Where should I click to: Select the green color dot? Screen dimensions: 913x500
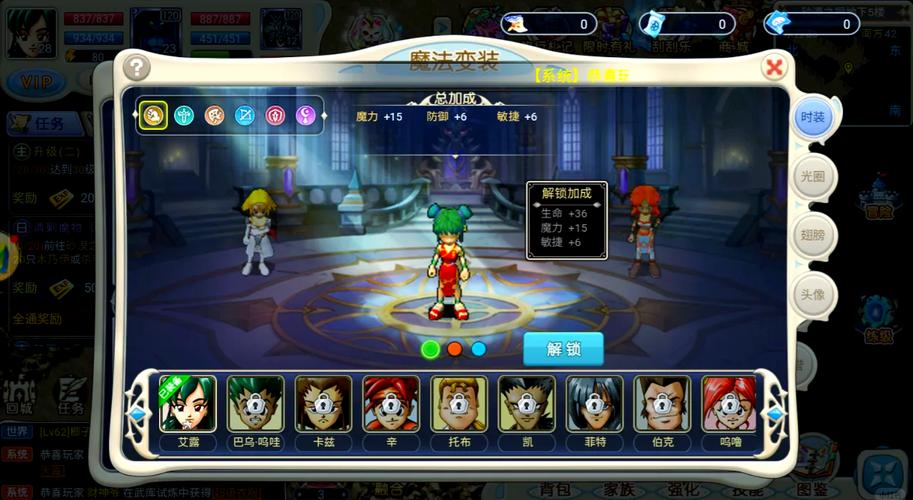431,349
